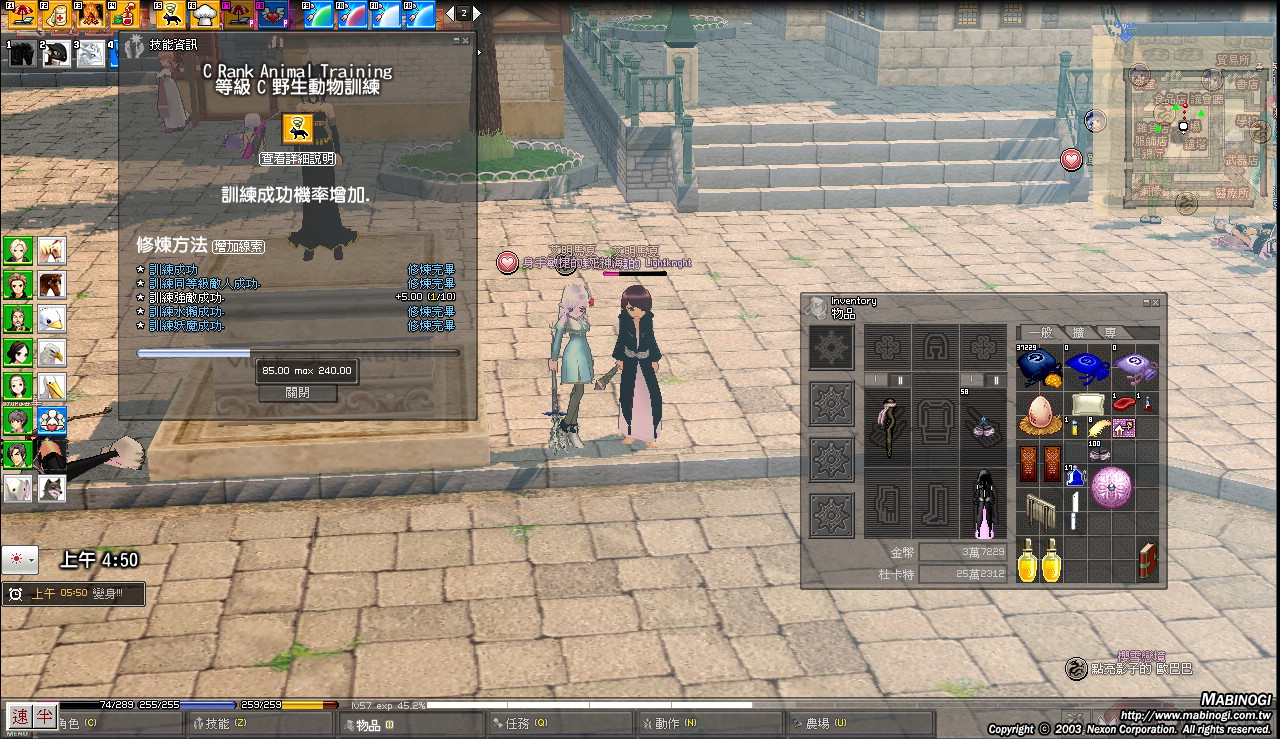Select the blonde-haired character portrait in pet list
This screenshot has height=739, width=1280.
17,249
